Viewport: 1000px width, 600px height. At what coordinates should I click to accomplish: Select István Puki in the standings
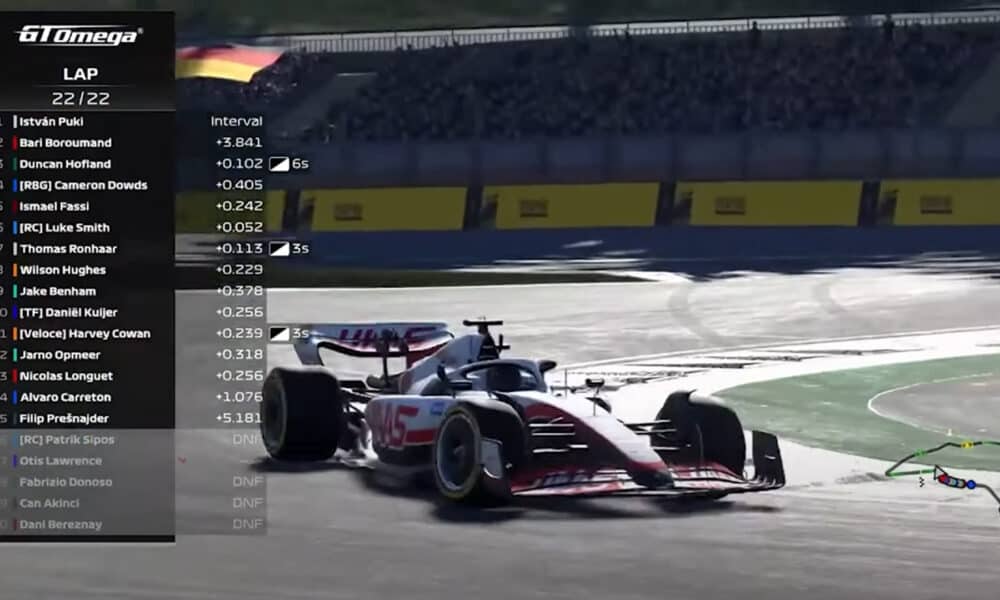click(52, 121)
